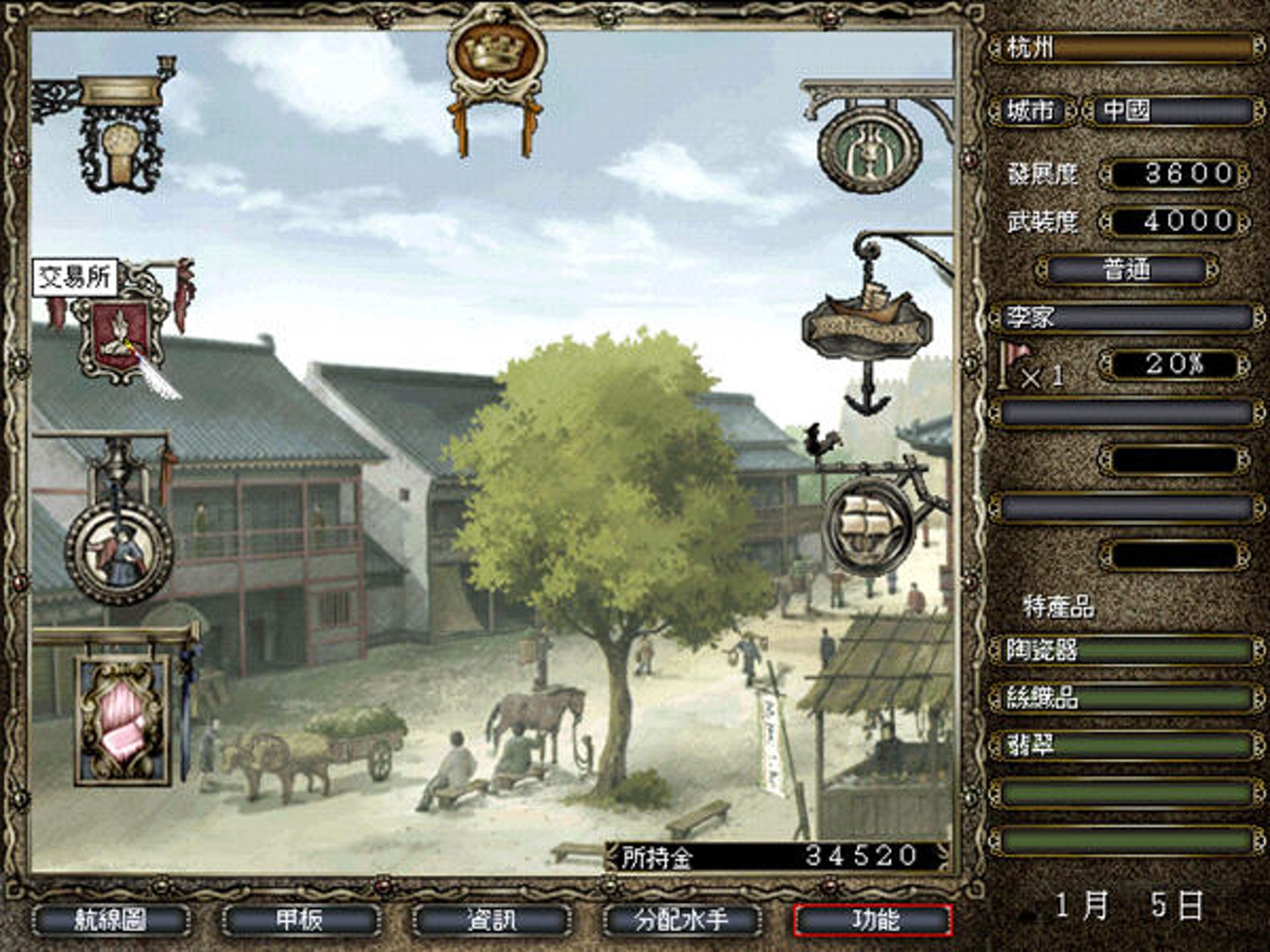Image resolution: width=1270 pixels, height=952 pixels.
Task: Select the 陶瓷器 specialty product entry
Action: coord(1126,651)
